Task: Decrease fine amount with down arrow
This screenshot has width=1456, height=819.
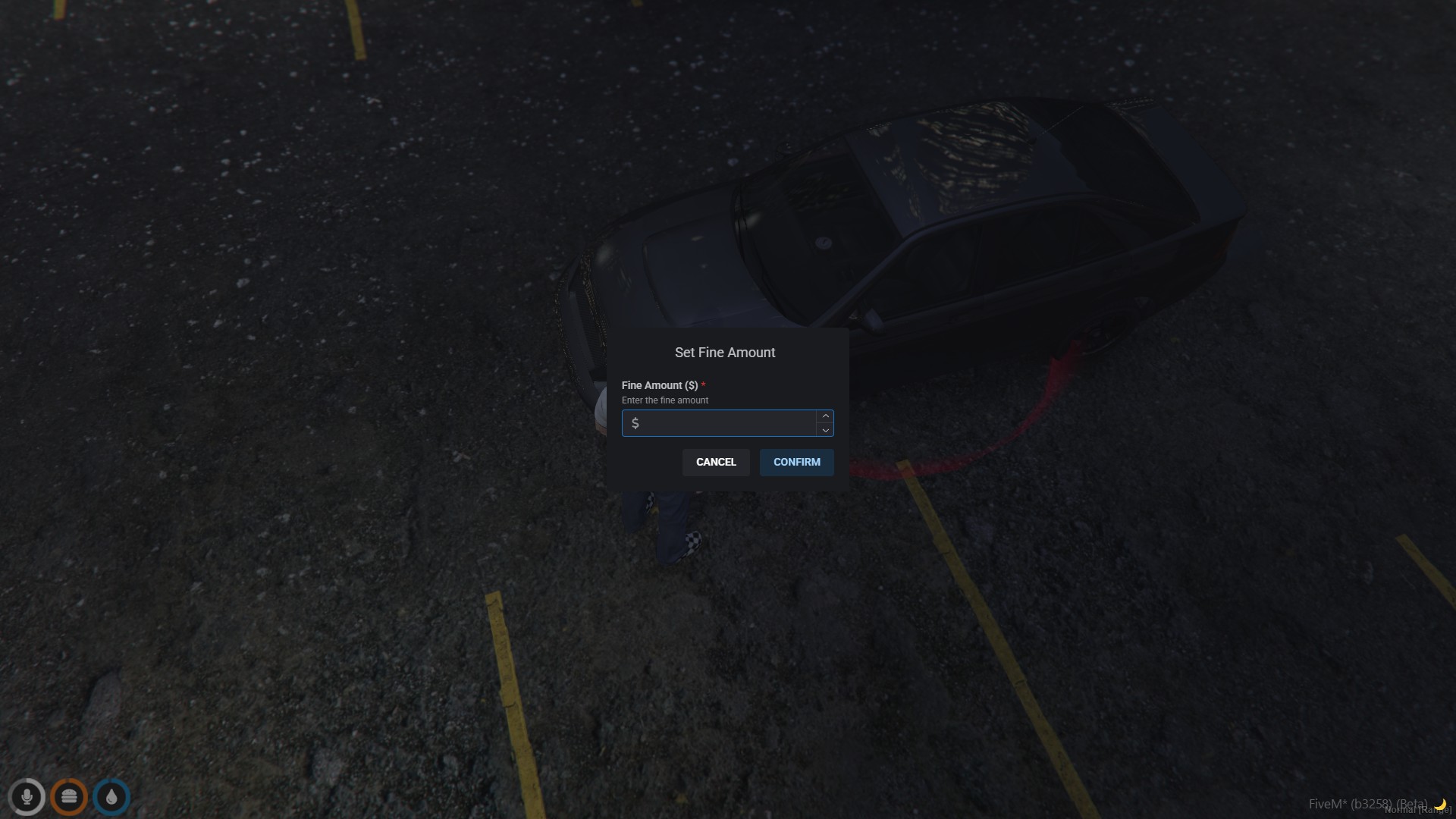Action: click(x=825, y=430)
